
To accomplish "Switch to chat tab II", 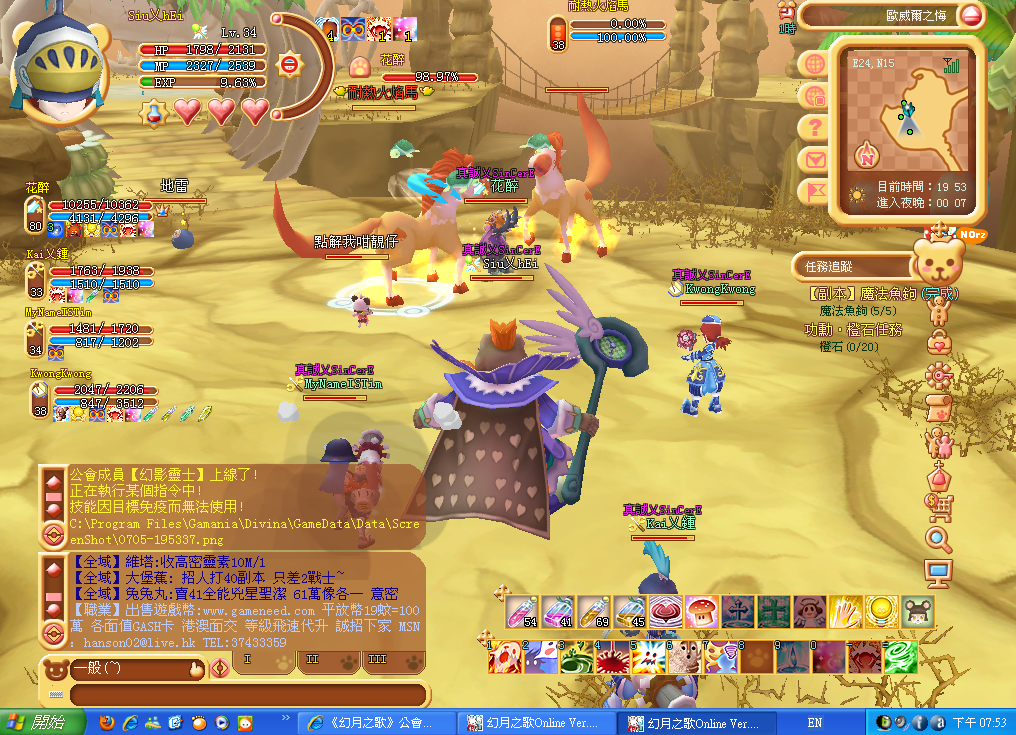I will [x=312, y=661].
